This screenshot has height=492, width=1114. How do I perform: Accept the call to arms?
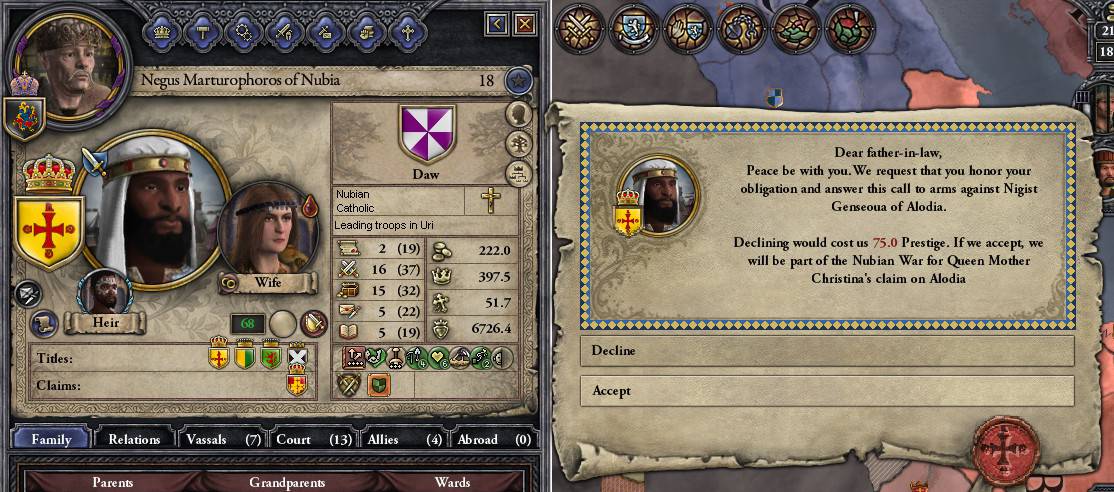point(826,391)
